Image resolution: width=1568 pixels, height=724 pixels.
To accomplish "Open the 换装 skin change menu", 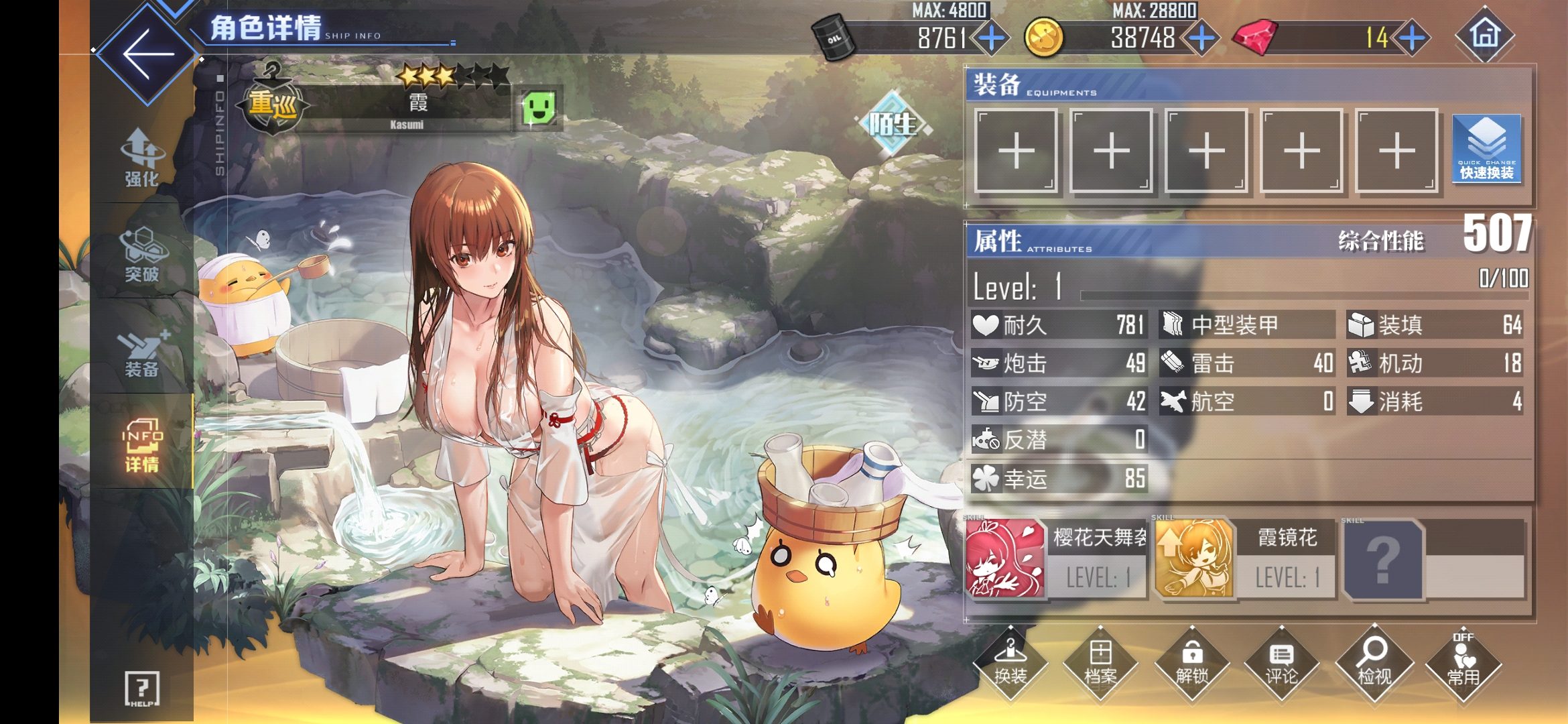I will [x=1010, y=663].
